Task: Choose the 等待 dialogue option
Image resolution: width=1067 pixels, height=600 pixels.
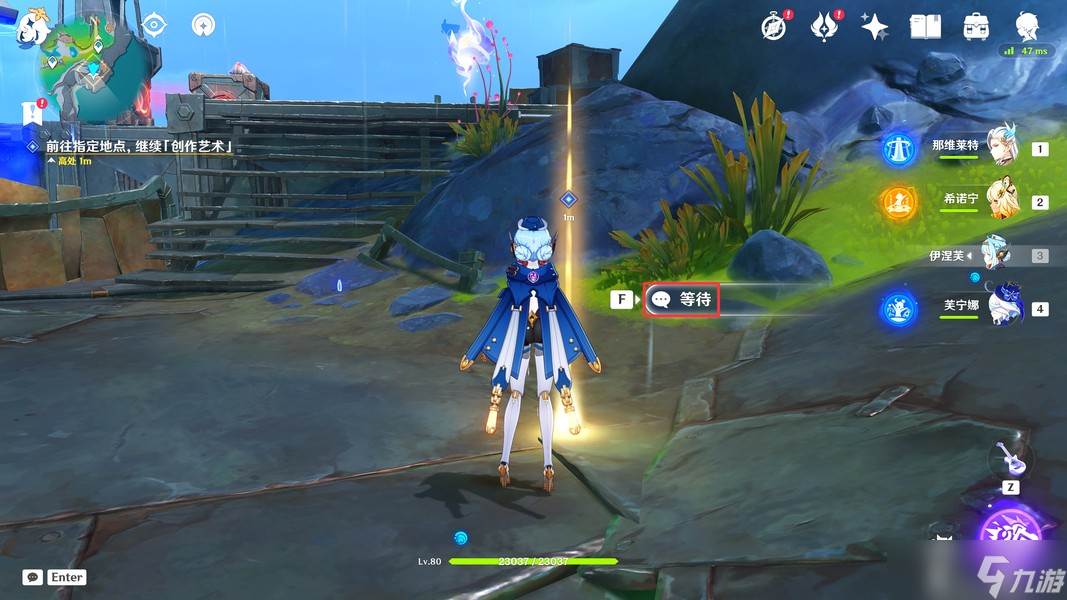Action: pyautogui.click(x=682, y=299)
